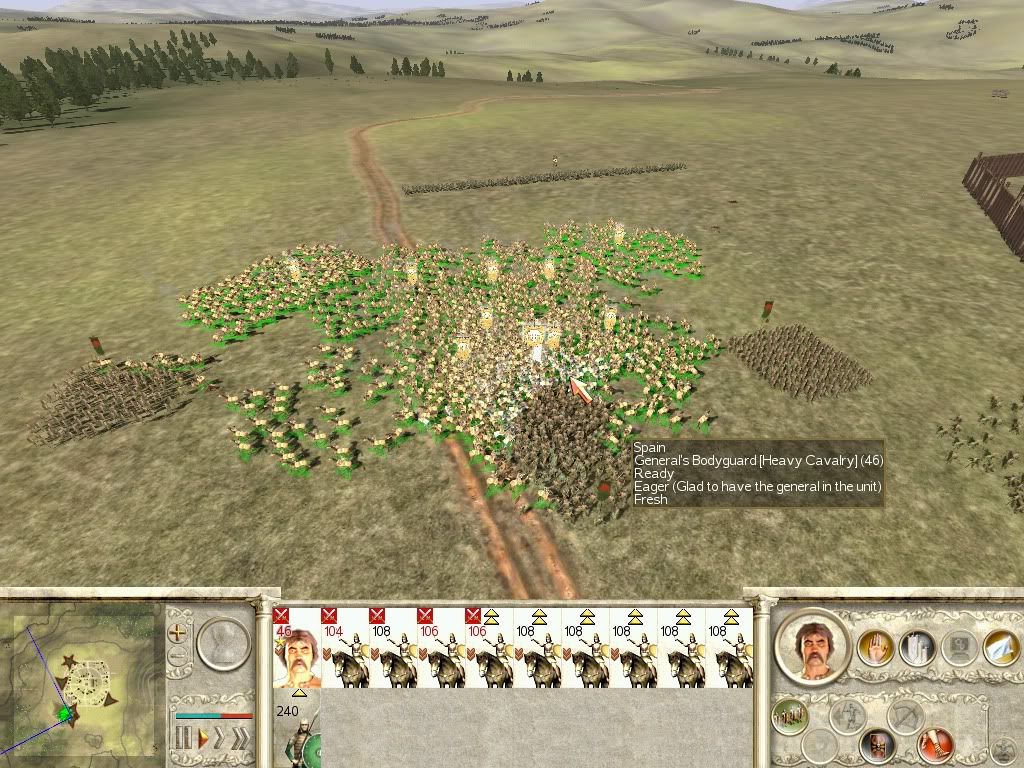1024x768 pixels.
Task: Open the group formations button
Action: pos(790,715)
